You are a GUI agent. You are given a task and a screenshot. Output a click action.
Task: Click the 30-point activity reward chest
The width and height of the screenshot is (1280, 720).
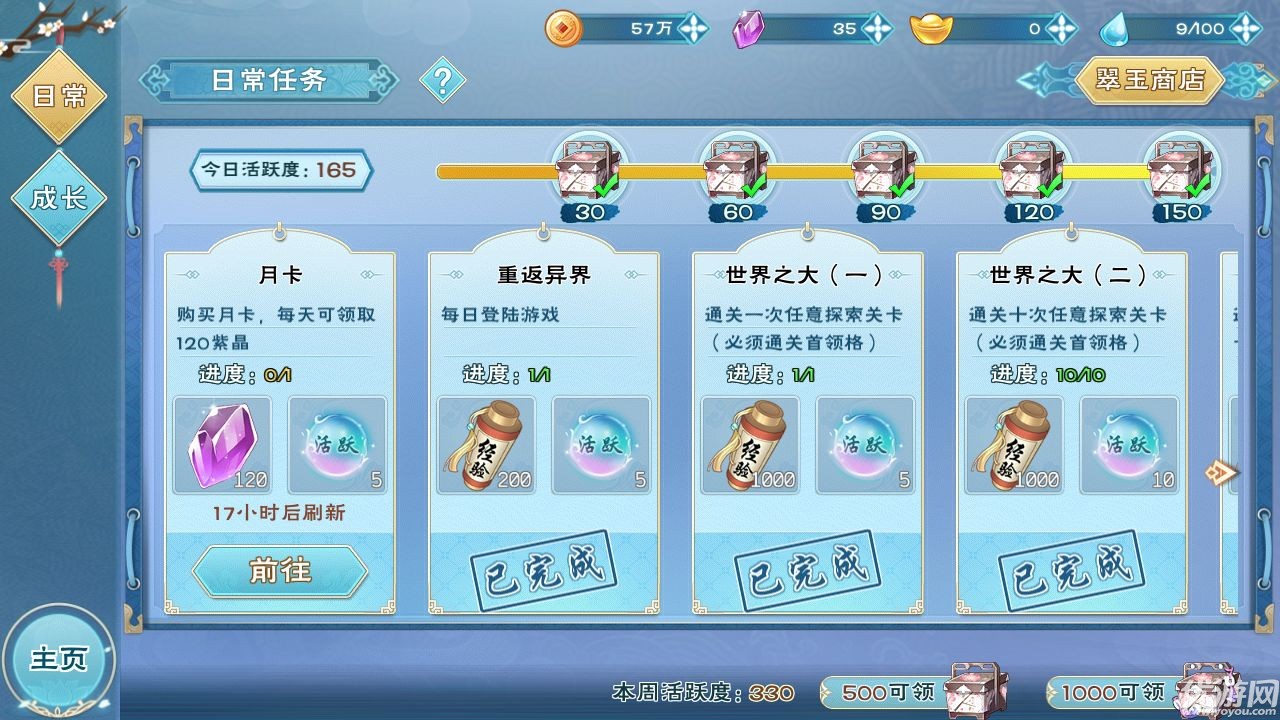[x=588, y=170]
